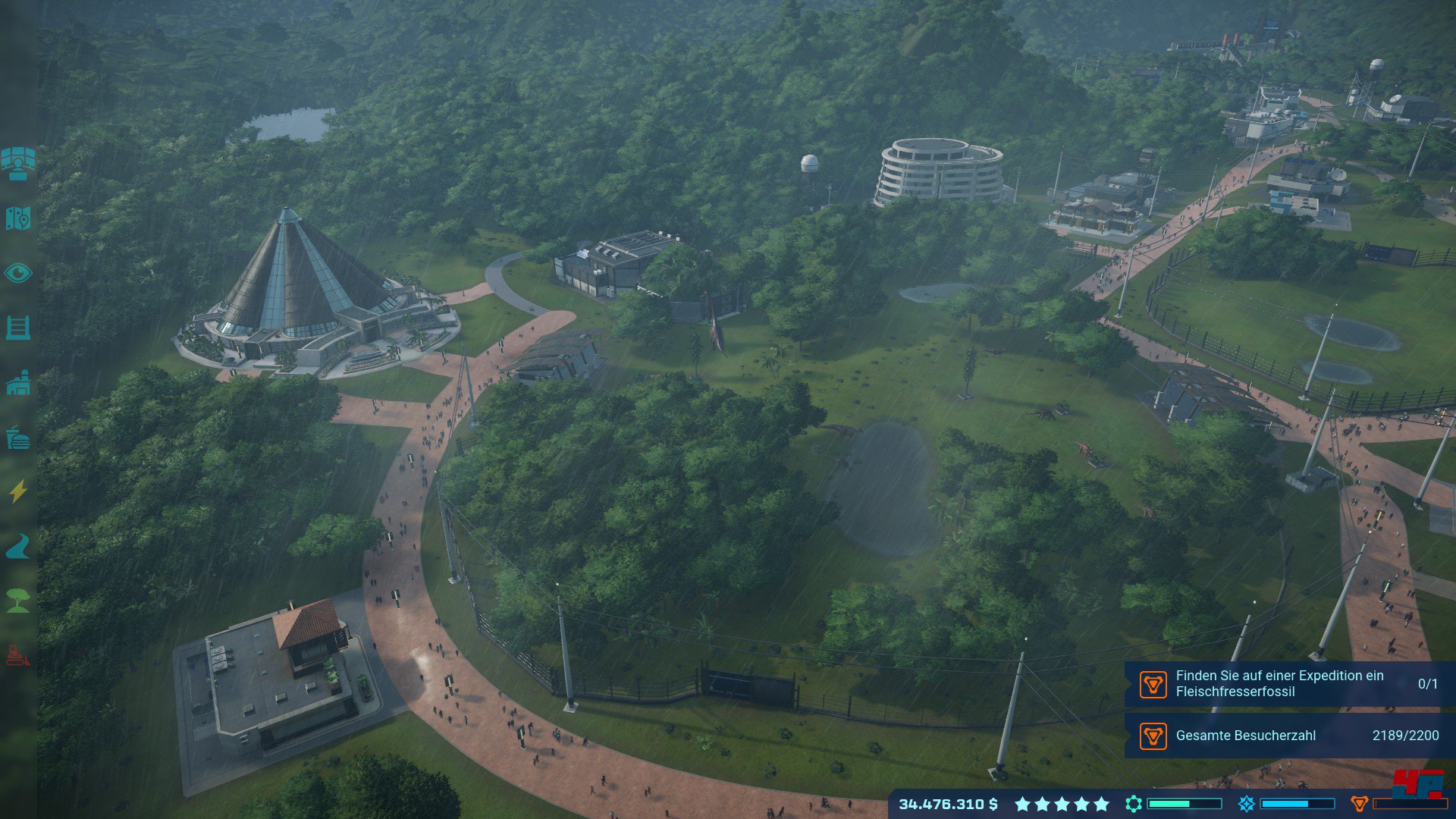This screenshot has width=1456, height=819.
Task: Select the eye view mode icon
Action: [18, 273]
